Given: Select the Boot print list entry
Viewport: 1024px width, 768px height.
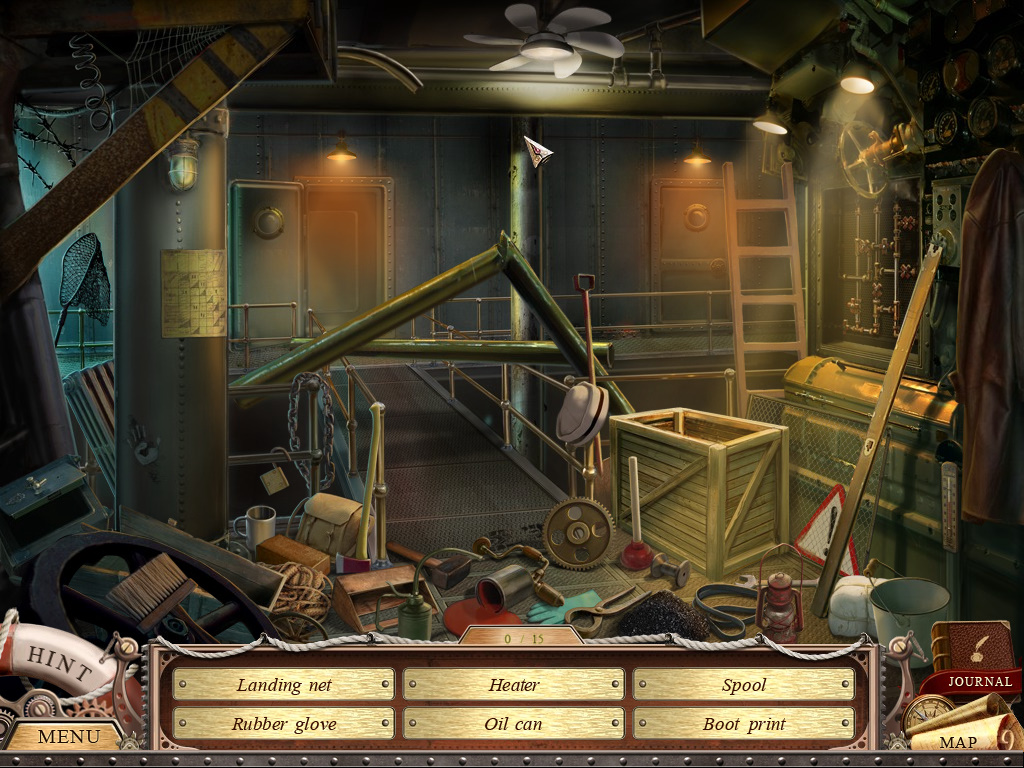Looking at the screenshot, I should (x=743, y=724).
